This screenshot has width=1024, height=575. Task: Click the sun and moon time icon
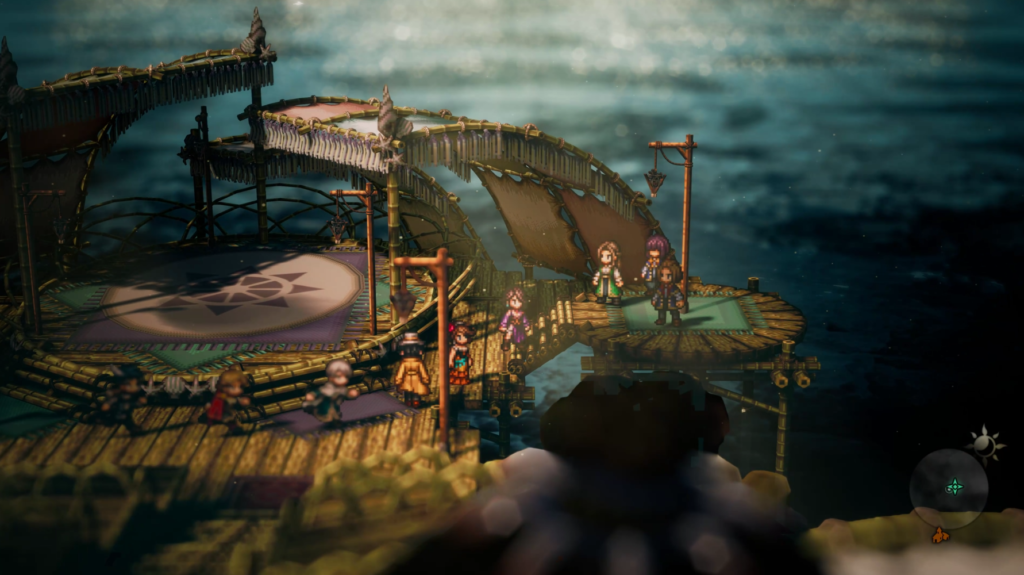pyautogui.click(x=984, y=444)
